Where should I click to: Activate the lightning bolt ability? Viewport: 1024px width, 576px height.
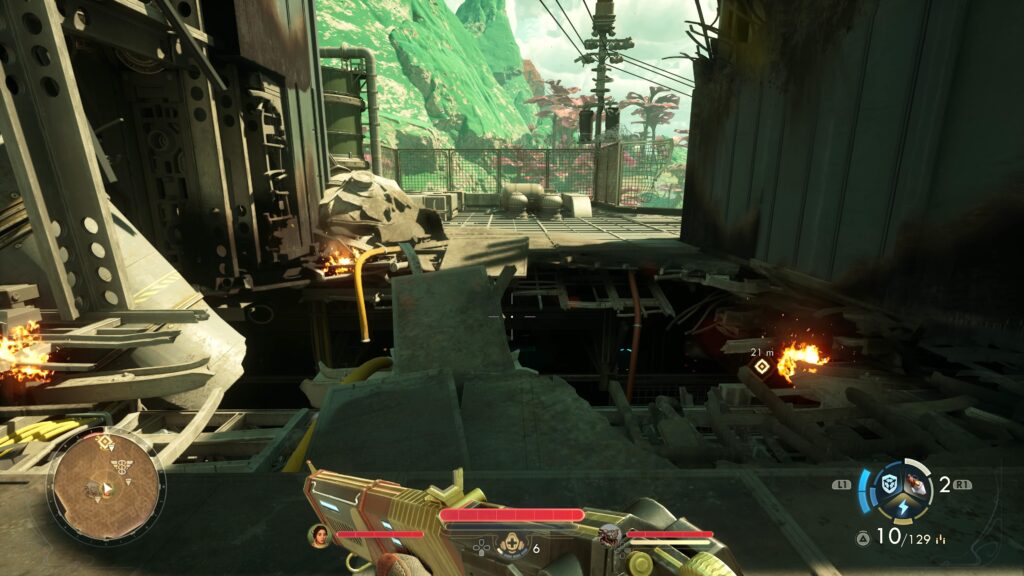pos(901,506)
